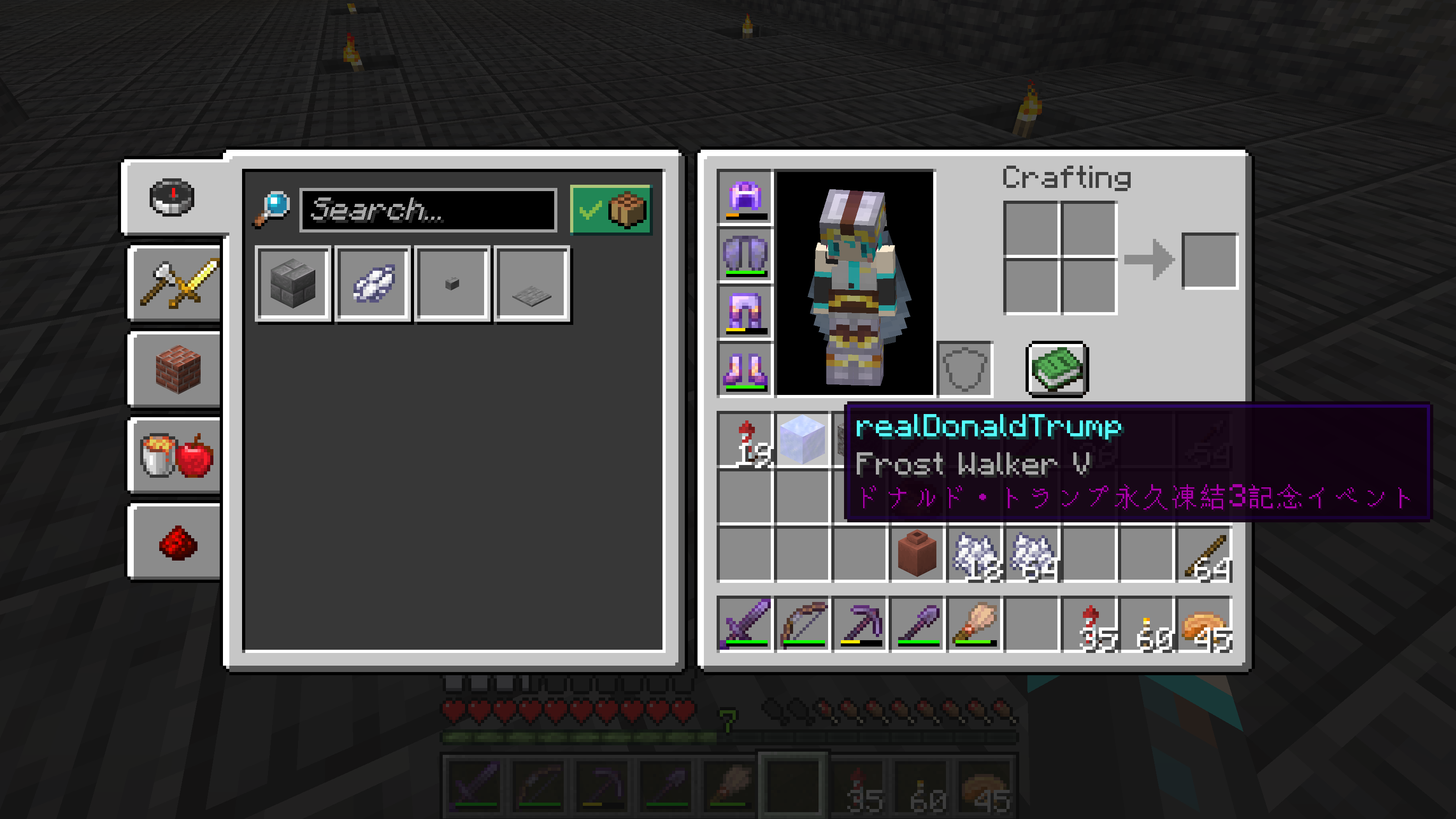Select the stone pressure plate recipe

[x=531, y=284]
